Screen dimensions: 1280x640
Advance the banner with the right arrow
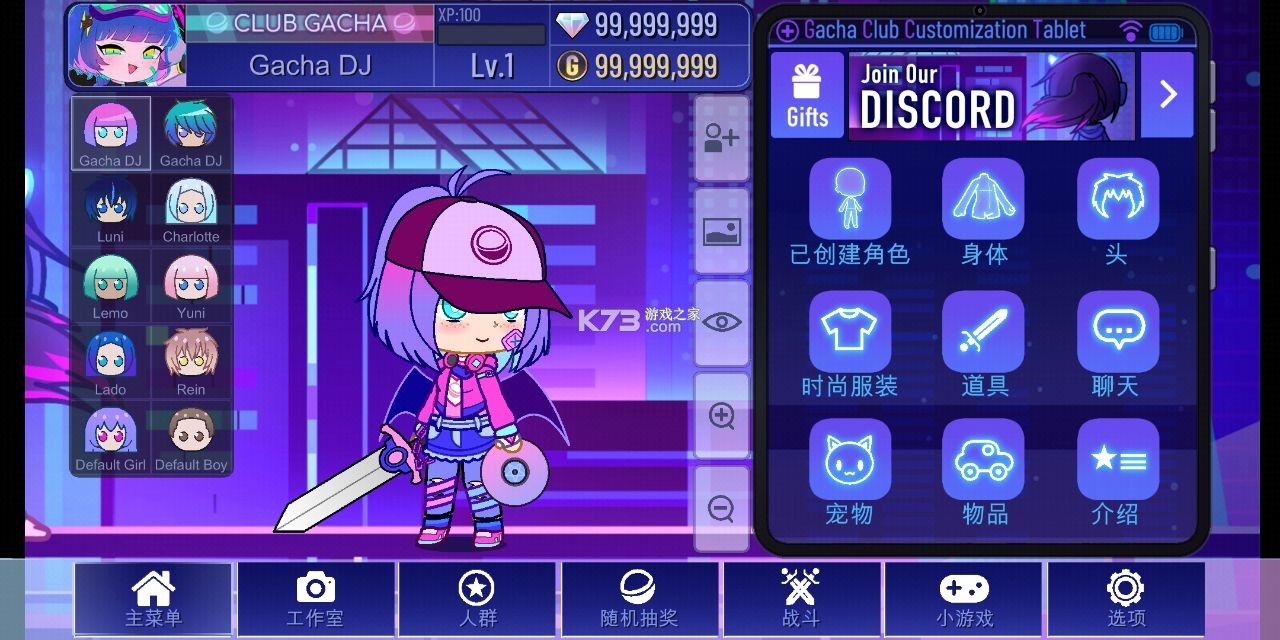1167,95
